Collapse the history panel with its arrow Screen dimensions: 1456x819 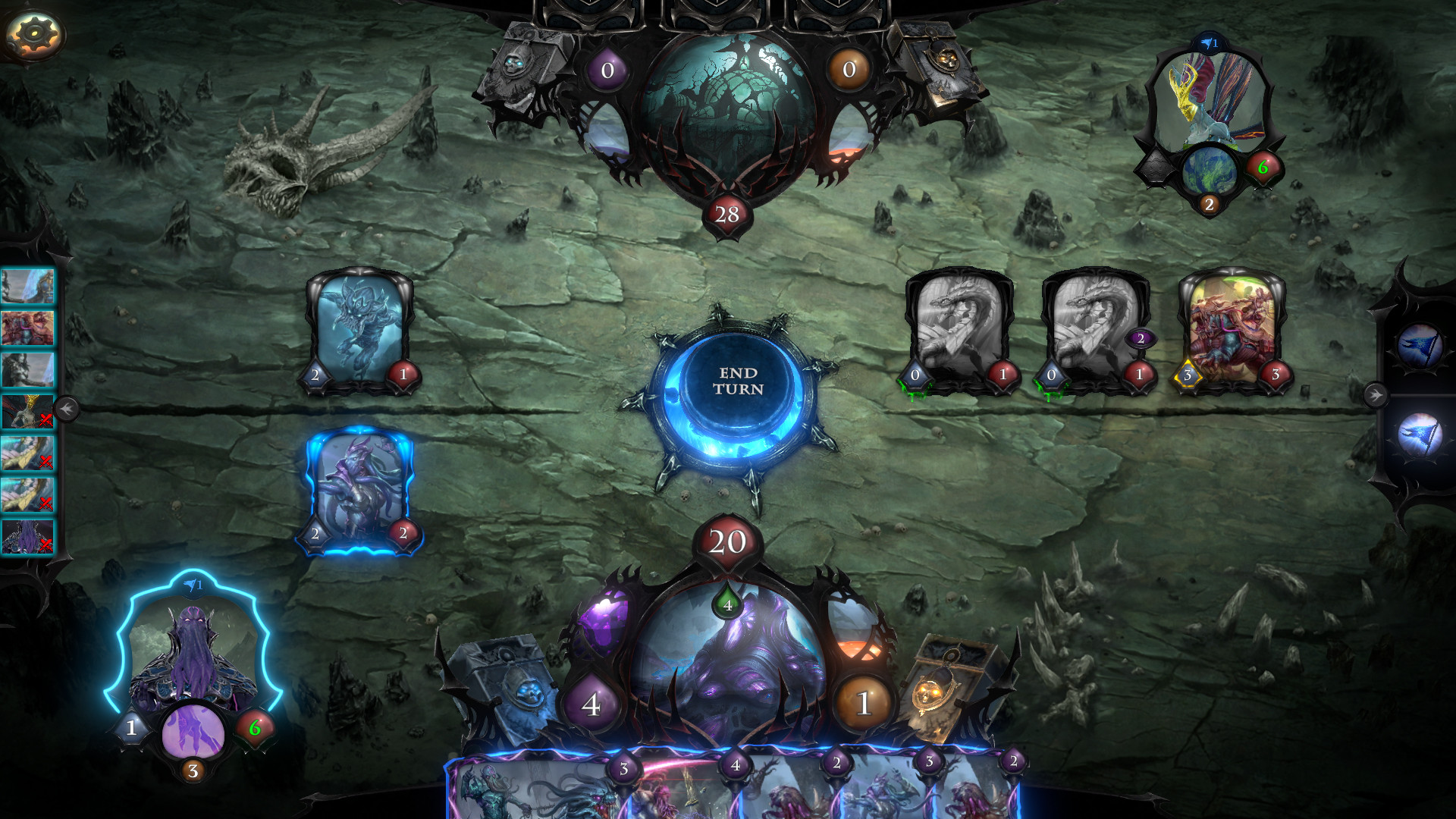point(66,409)
